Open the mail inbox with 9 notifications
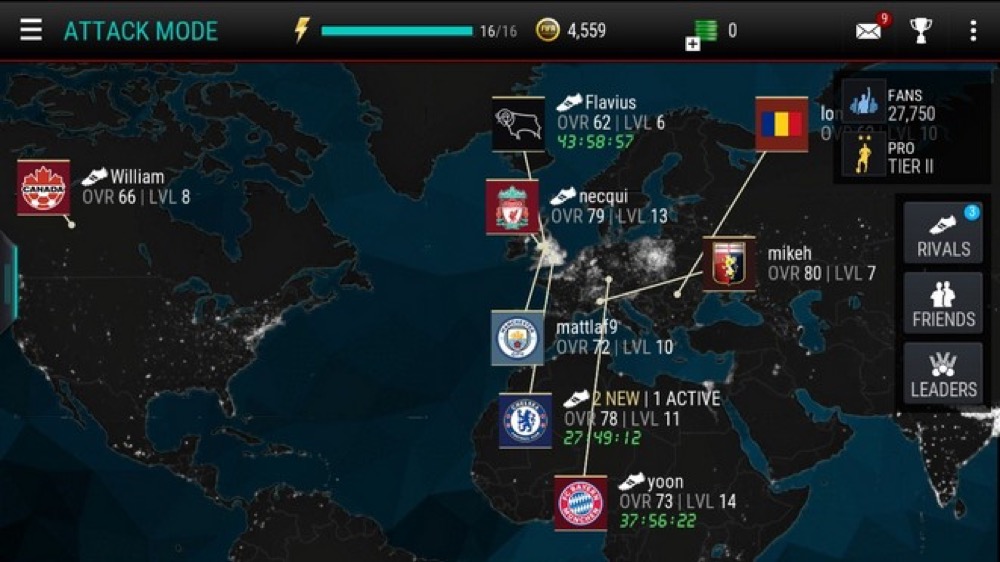Image resolution: width=1000 pixels, height=562 pixels. click(x=868, y=30)
